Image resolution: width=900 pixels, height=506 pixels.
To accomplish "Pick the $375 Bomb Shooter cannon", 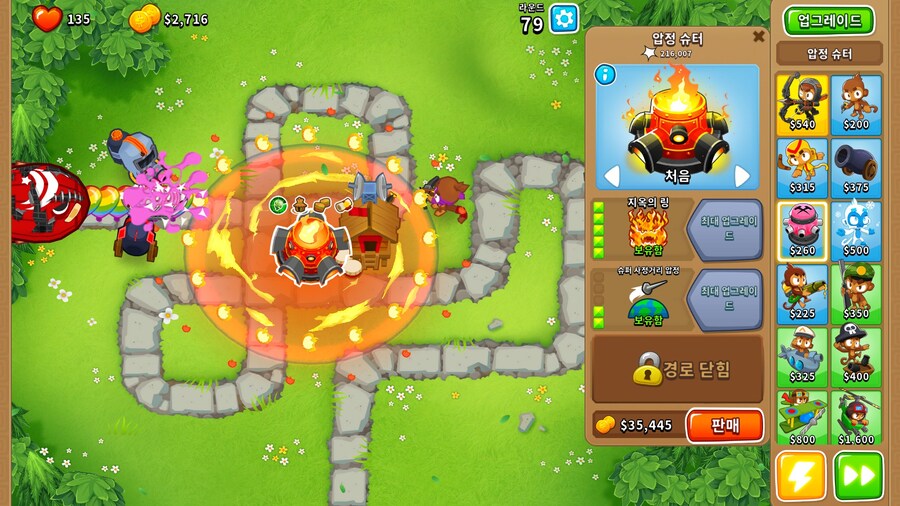I will coord(856,168).
